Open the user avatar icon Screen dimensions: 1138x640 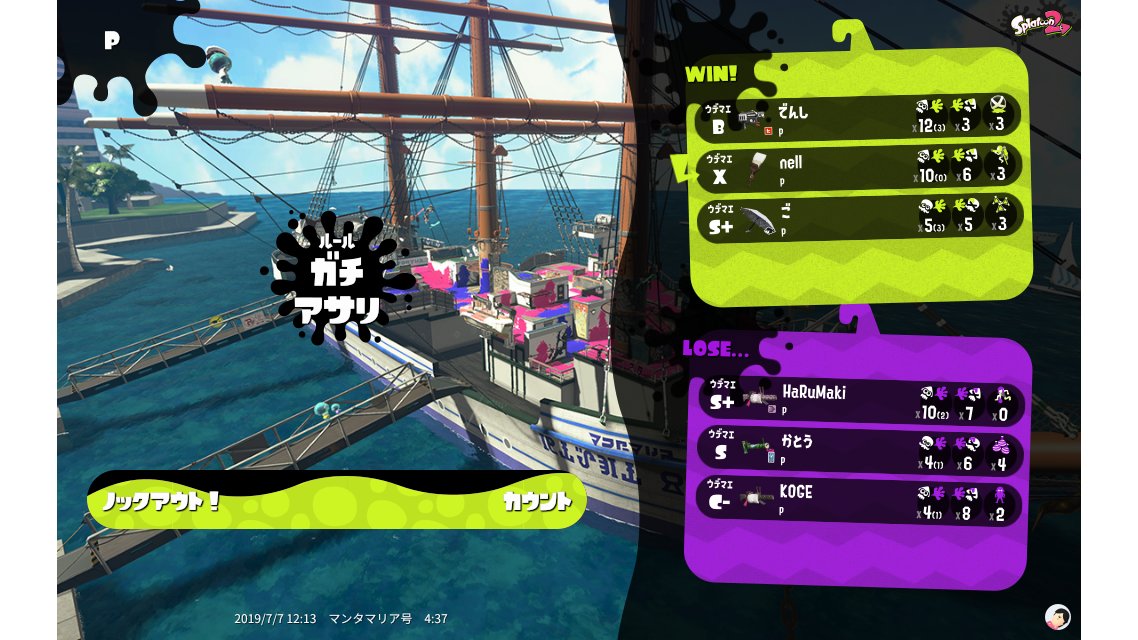coord(1057,616)
